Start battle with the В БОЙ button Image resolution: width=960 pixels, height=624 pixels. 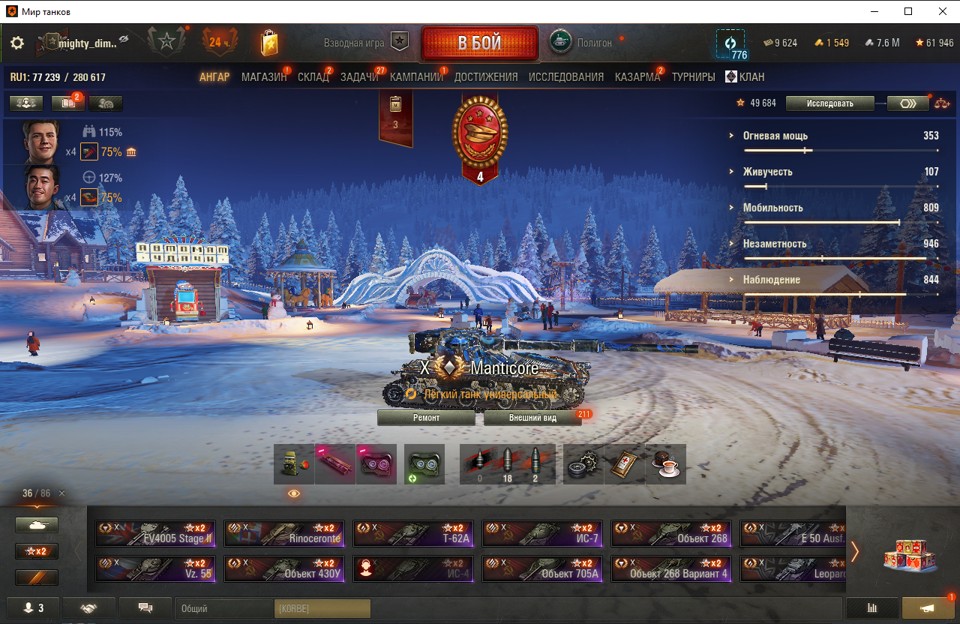[x=480, y=44]
